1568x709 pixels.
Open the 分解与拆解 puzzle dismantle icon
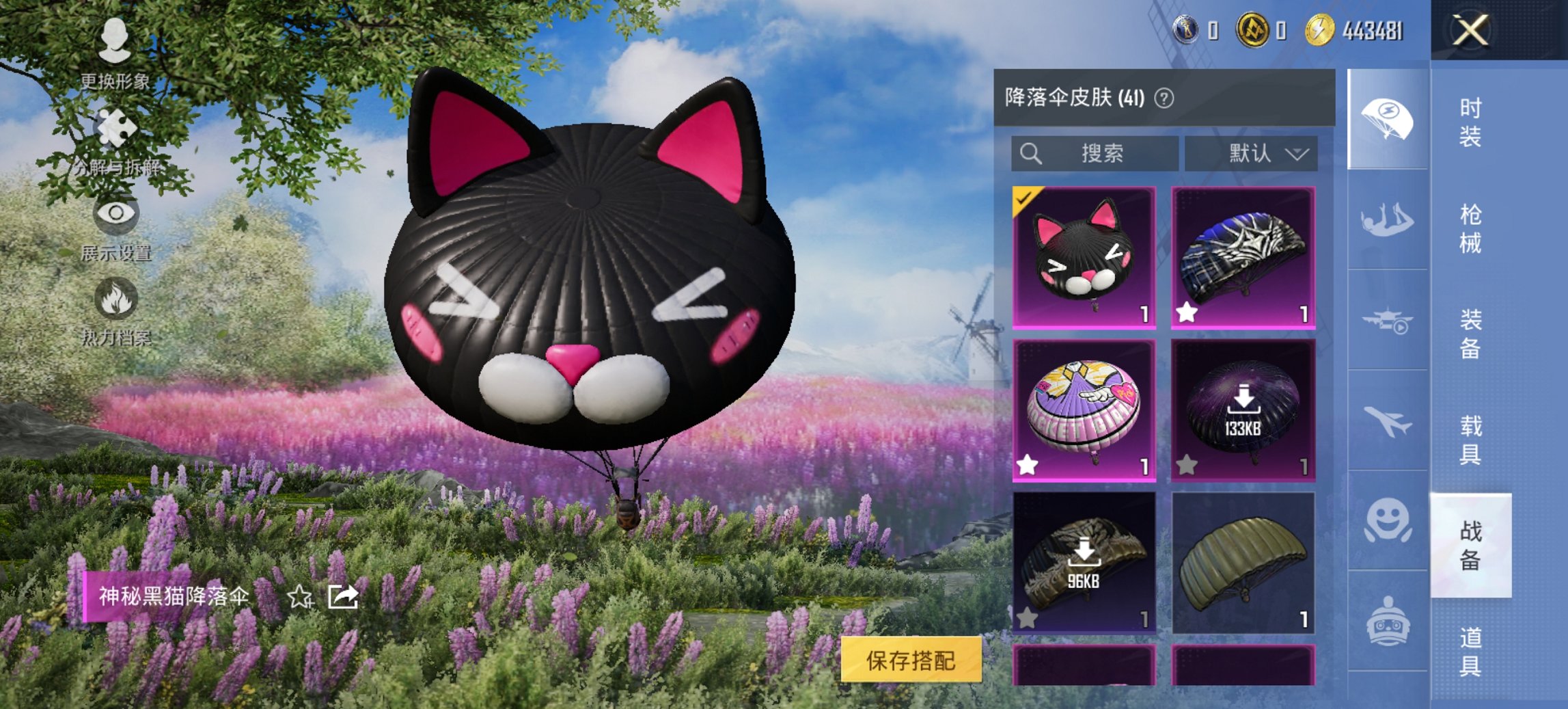coord(115,126)
